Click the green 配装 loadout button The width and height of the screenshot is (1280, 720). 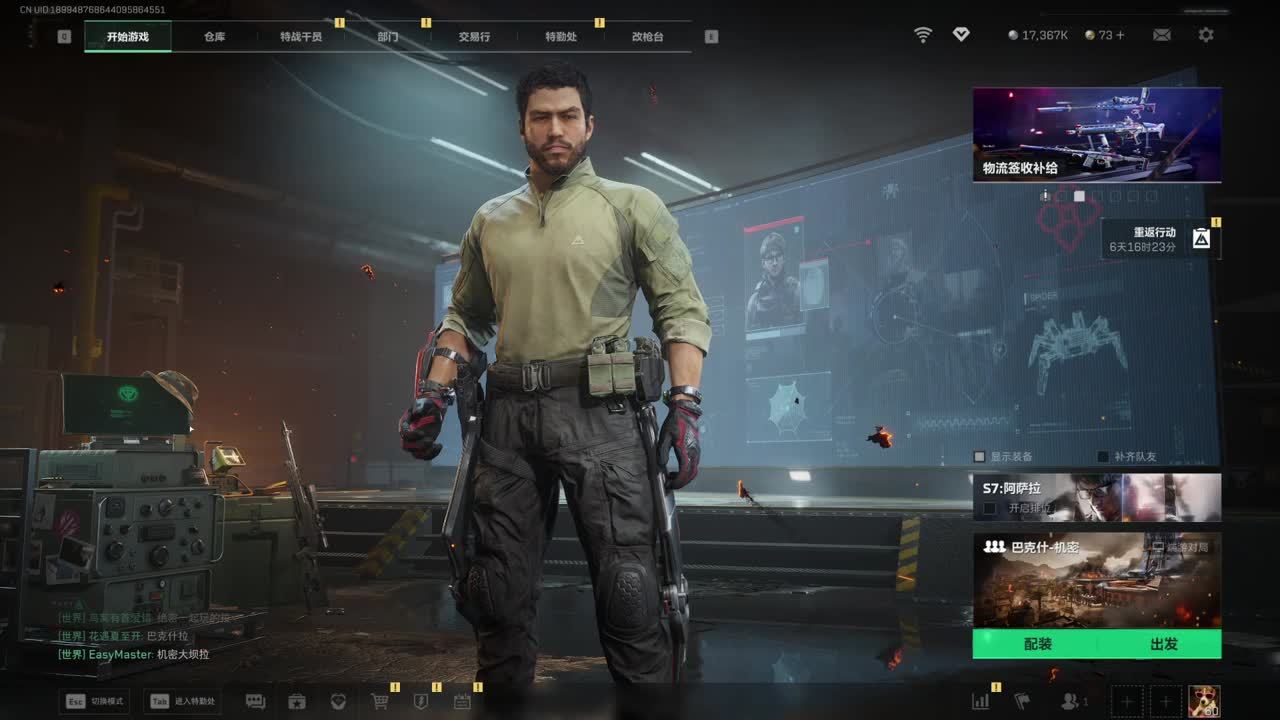[x=1037, y=644]
